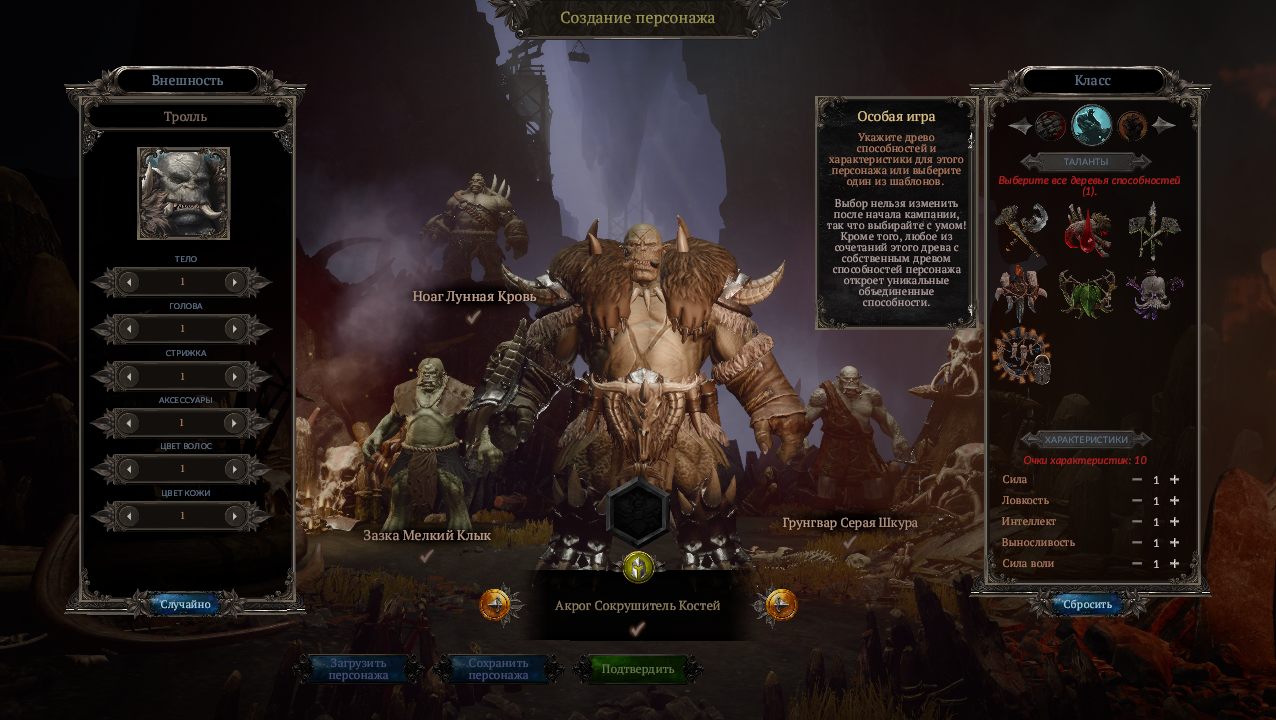Viewport: 1276px width, 720px height.
Task: Raise Выносливость by one point
Action: point(1174,543)
